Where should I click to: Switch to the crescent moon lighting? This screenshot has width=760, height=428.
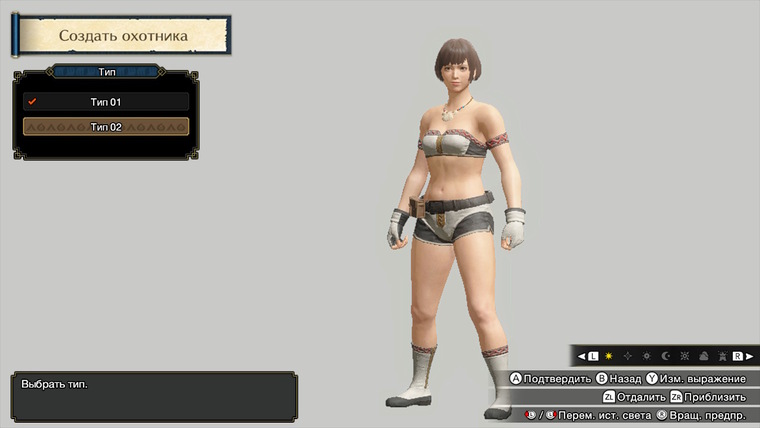tap(666, 356)
